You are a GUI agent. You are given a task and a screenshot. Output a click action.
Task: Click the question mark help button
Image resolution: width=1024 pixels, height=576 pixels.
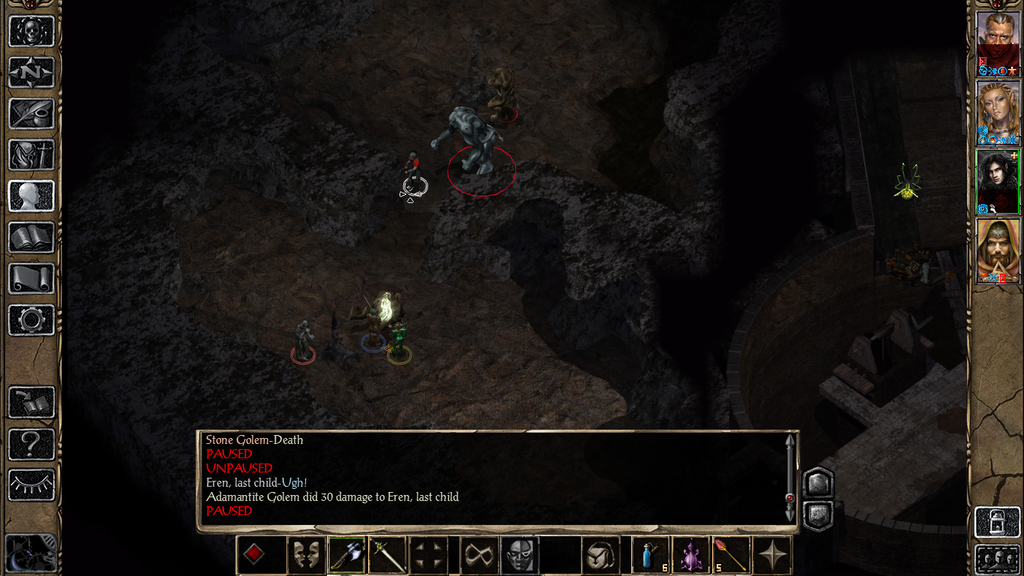point(31,443)
